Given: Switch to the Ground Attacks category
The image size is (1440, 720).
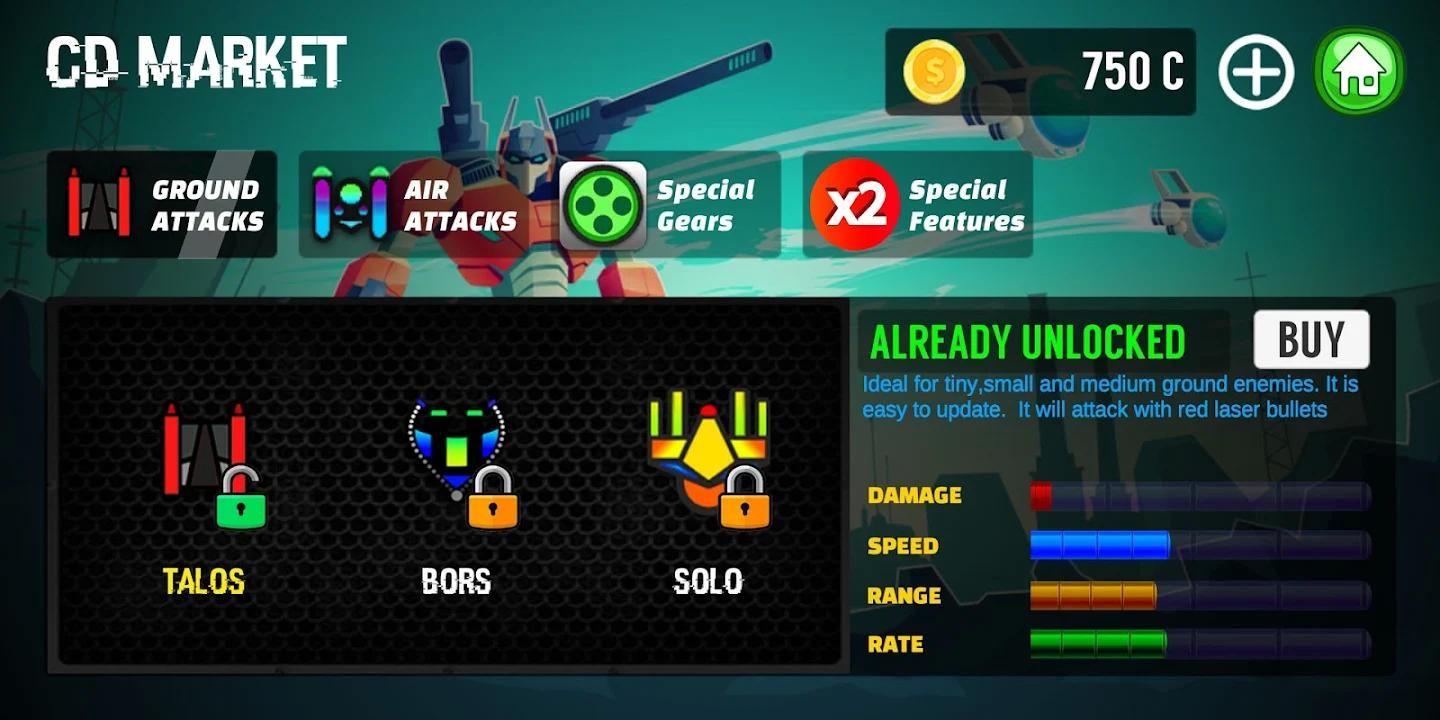Looking at the screenshot, I should coord(162,204).
